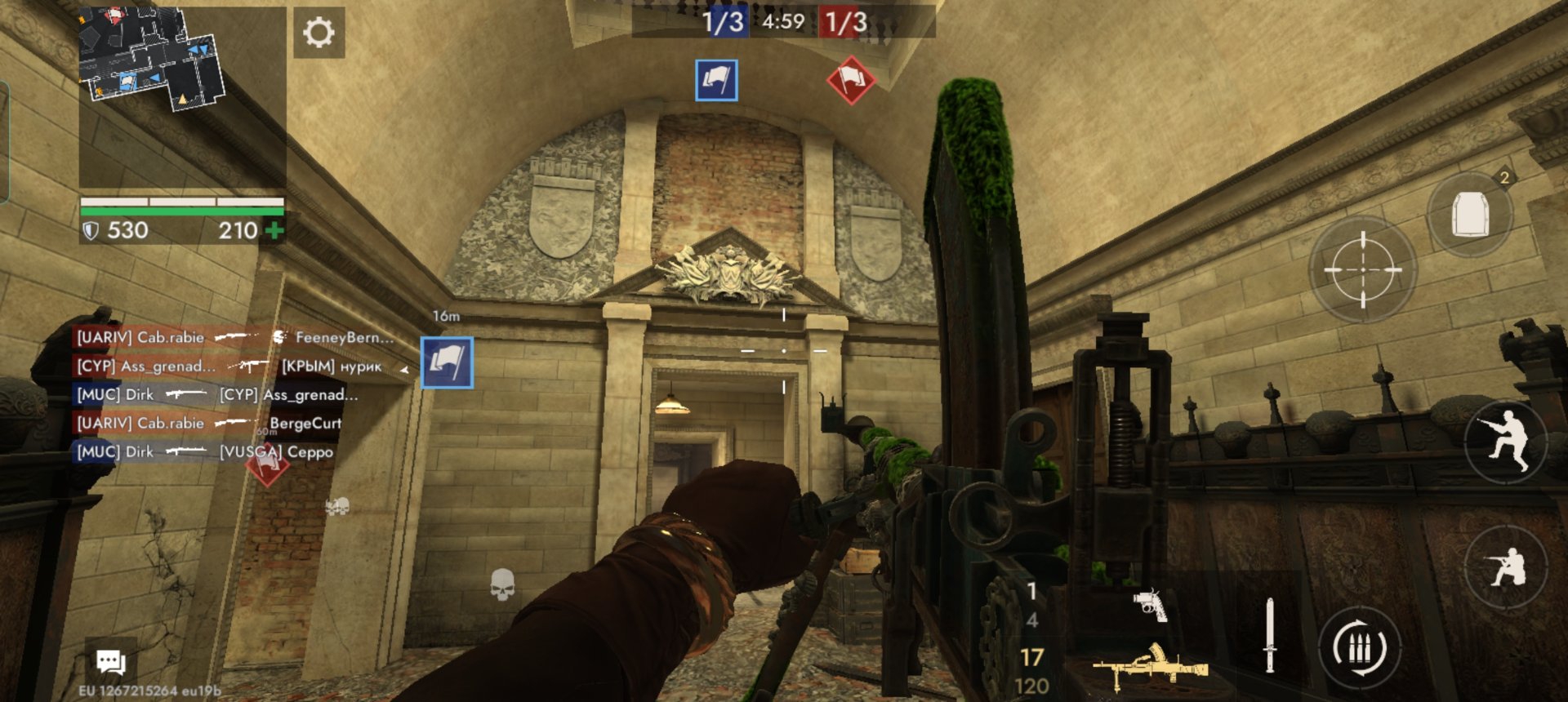Switch to the combat knife
1568x702 pixels.
[x=1269, y=635]
